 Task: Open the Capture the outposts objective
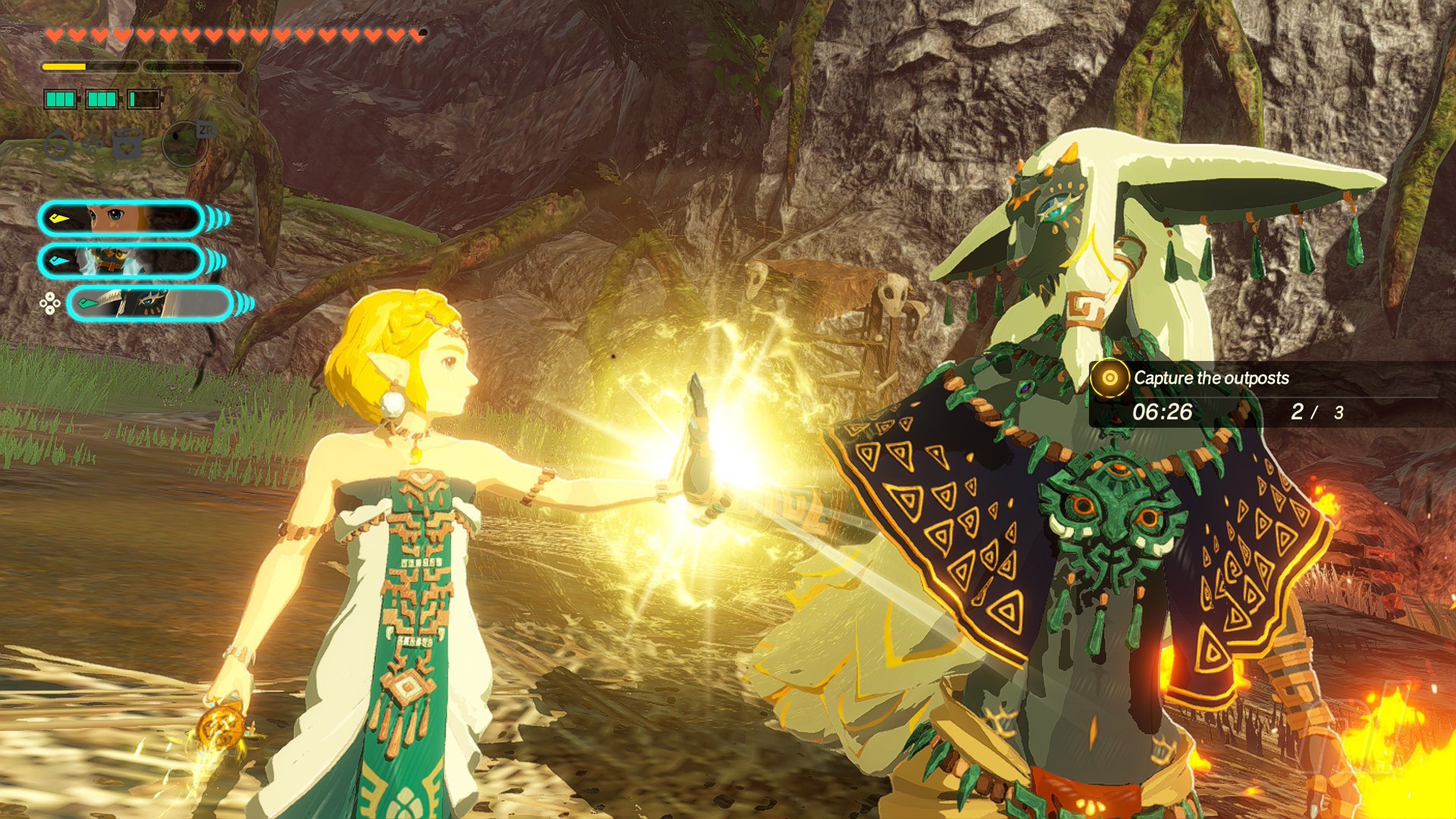coord(1210,378)
